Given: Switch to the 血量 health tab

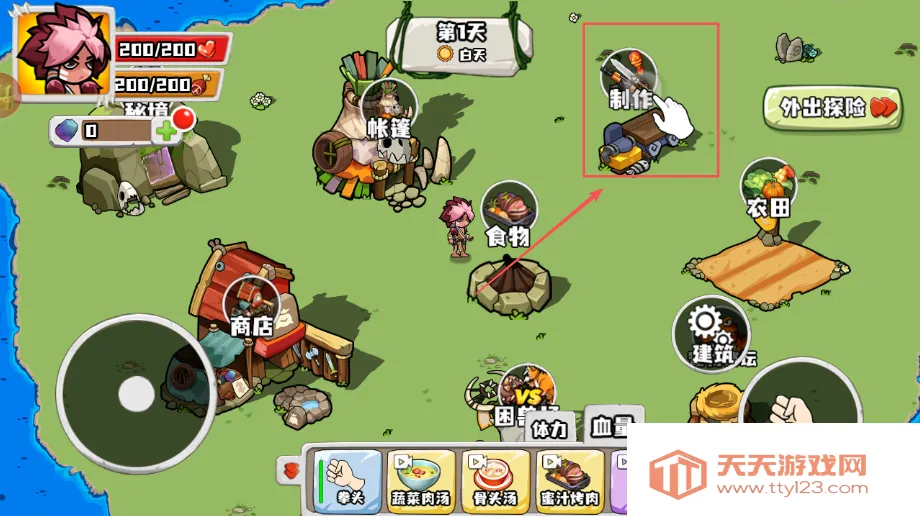Looking at the screenshot, I should (x=610, y=427).
